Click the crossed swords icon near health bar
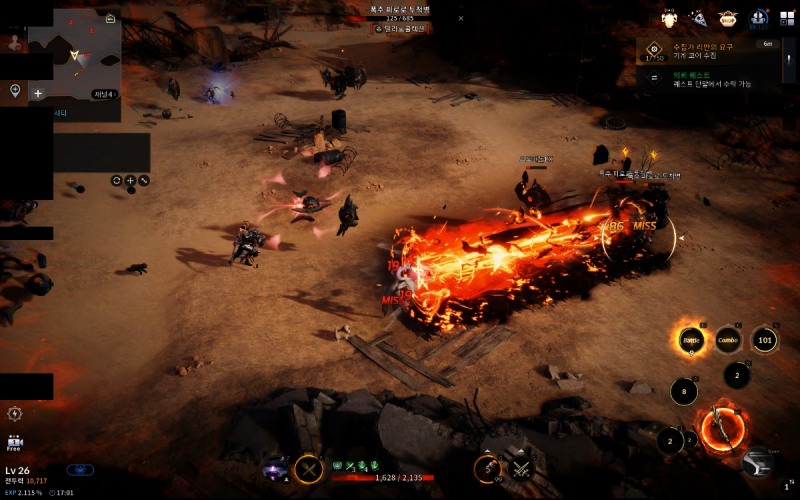Image resolution: width=800 pixels, height=500 pixels. coord(520,467)
